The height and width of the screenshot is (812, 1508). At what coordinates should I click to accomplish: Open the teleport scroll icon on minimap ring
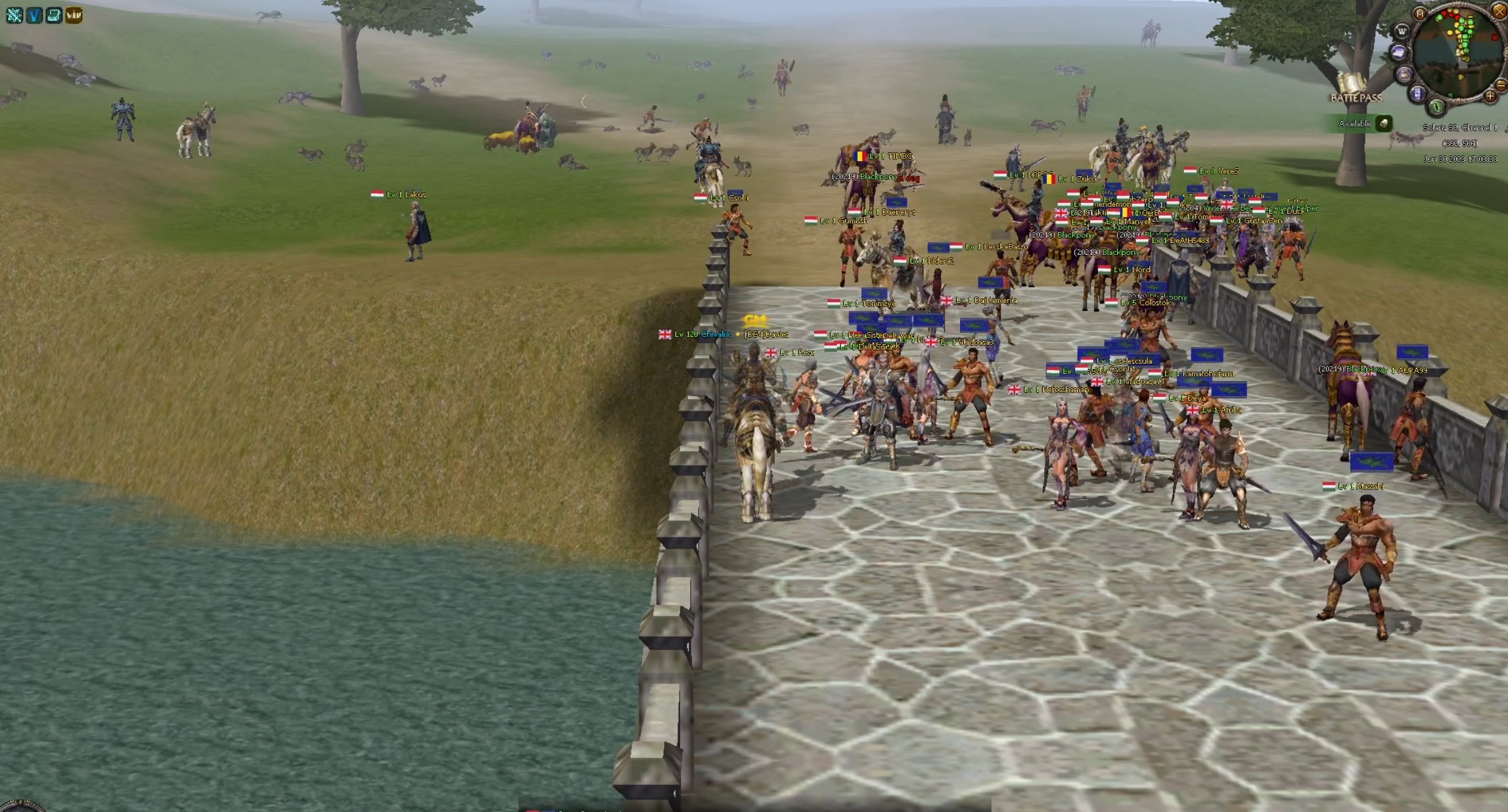click(1398, 53)
